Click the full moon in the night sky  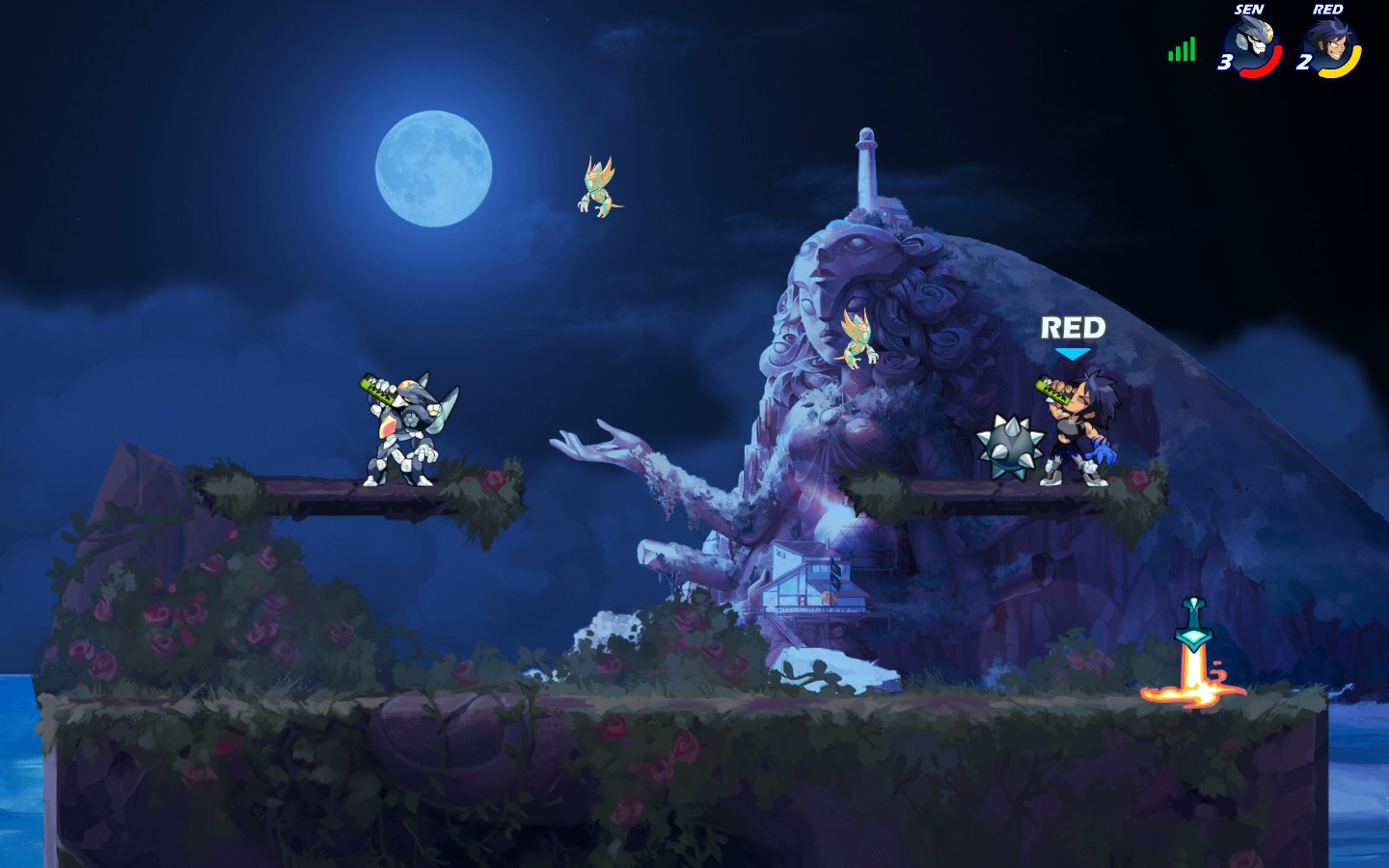434,169
